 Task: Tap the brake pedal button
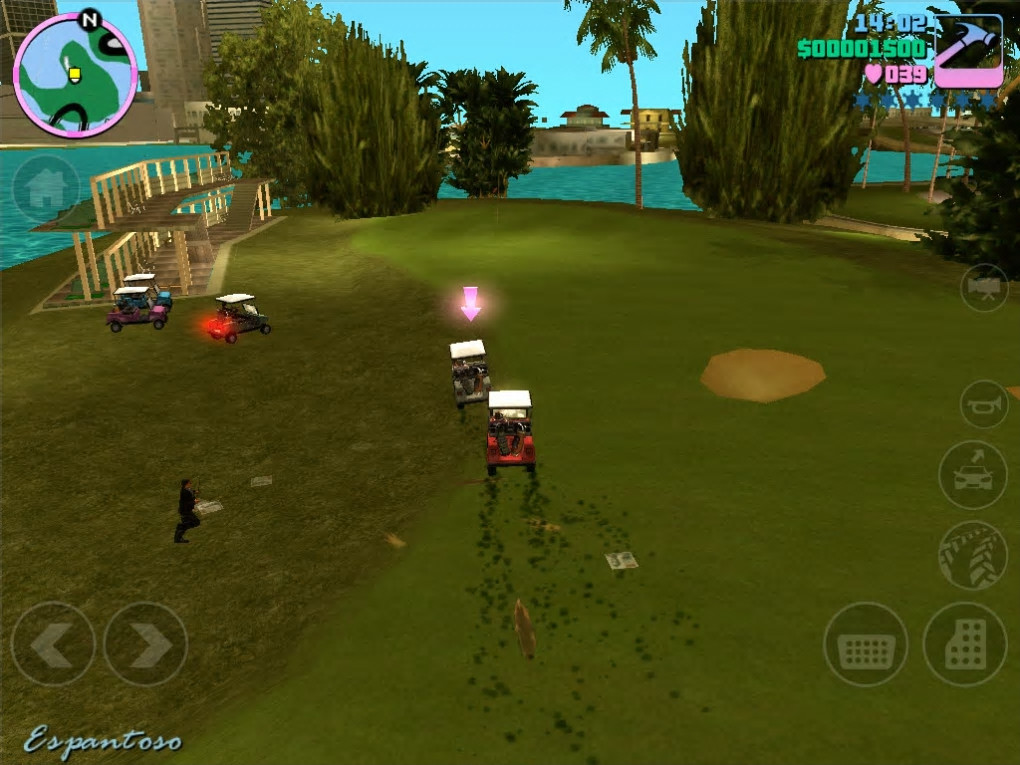tap(865, 644)
